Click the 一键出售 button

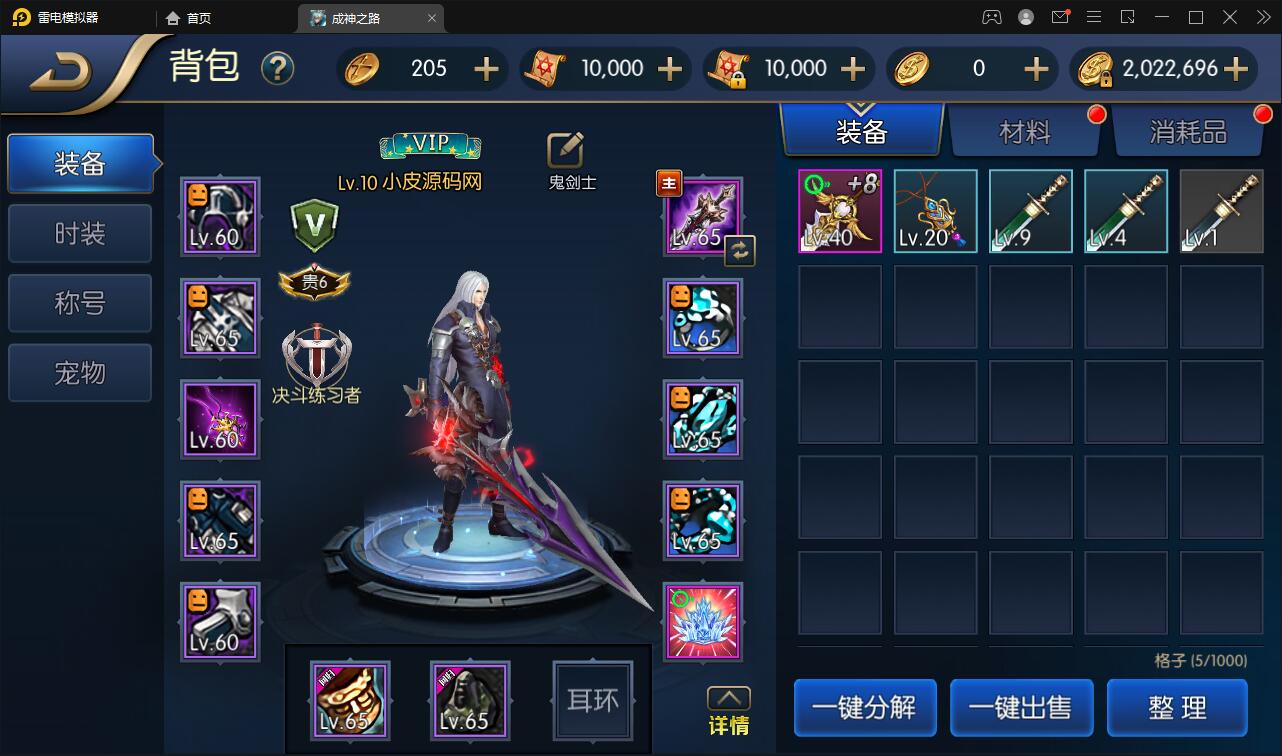(x=1021, y=708)
